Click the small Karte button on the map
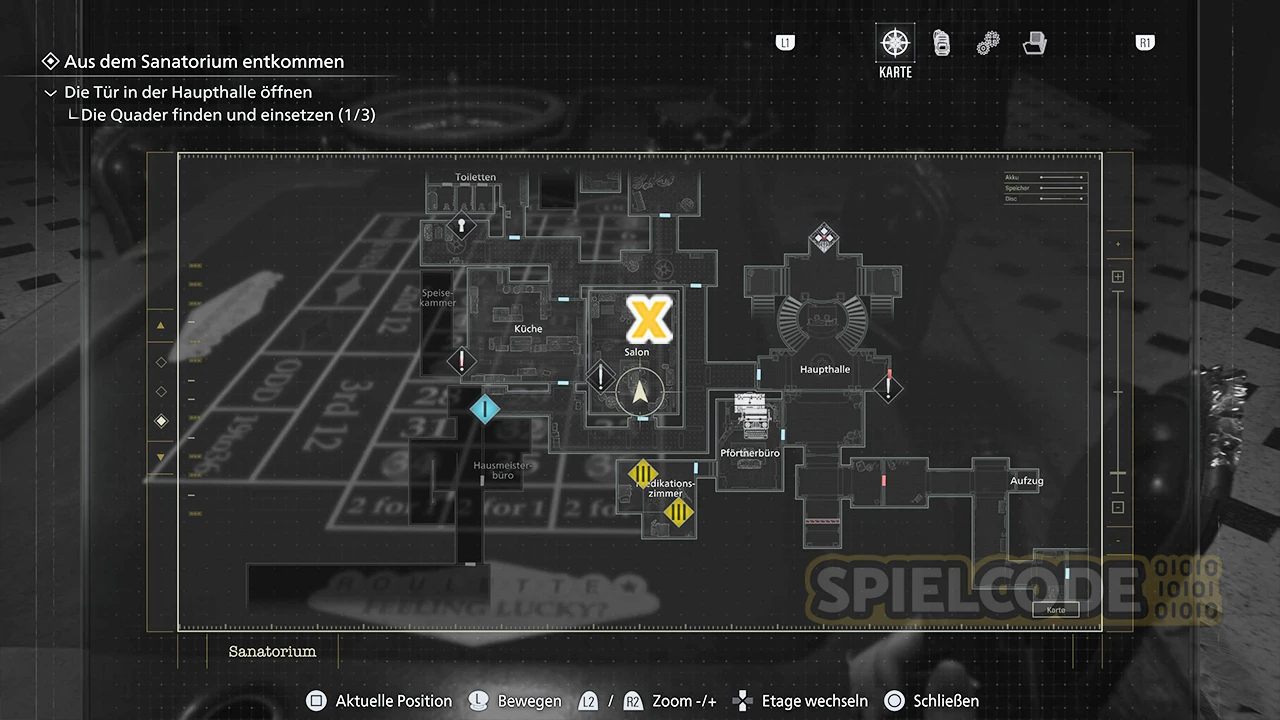The height and width of the screenshot is (720, 1280). (1055, 609)
